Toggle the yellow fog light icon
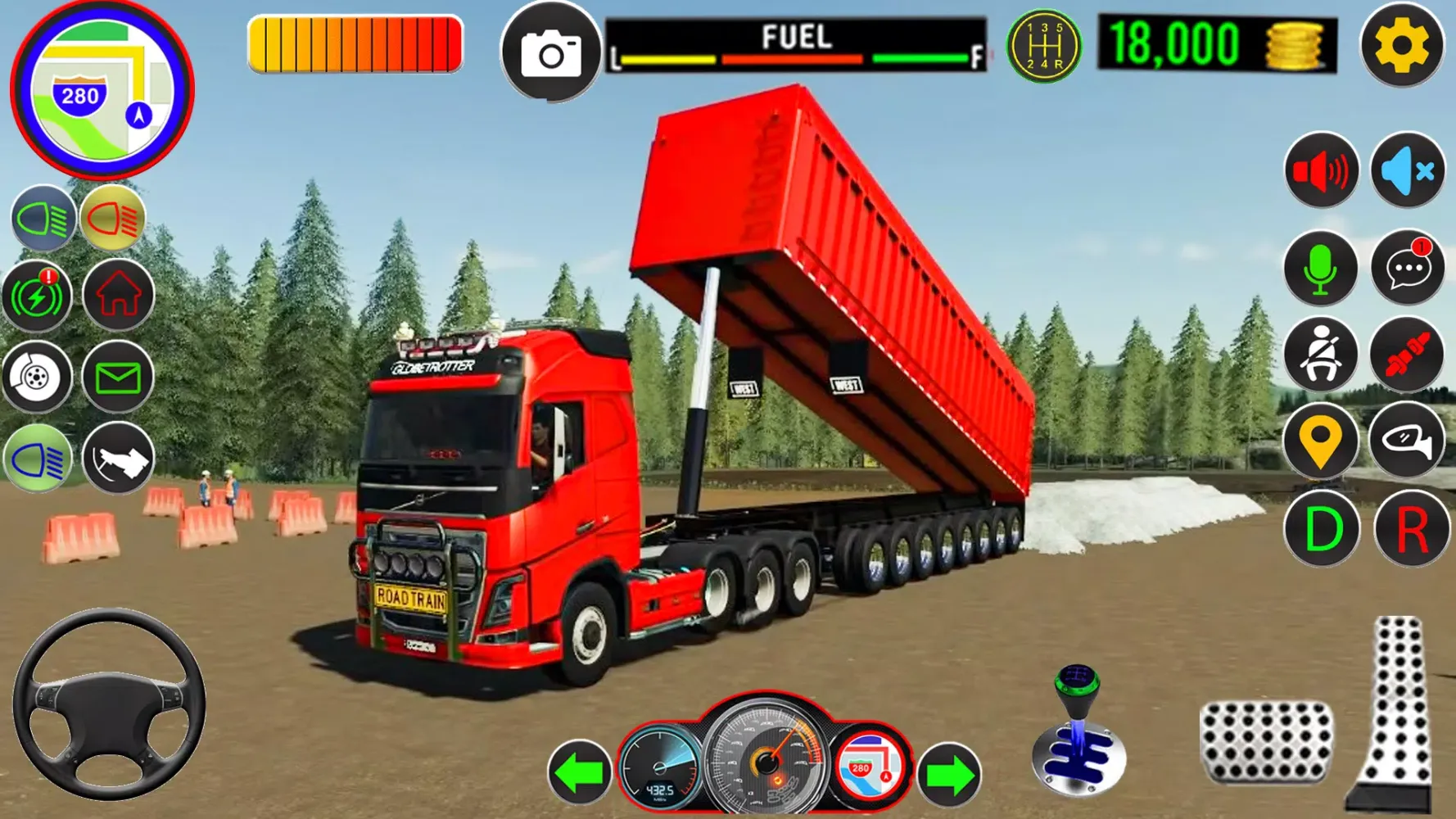This screenshot has width=1456, height=819. [113, 219]
